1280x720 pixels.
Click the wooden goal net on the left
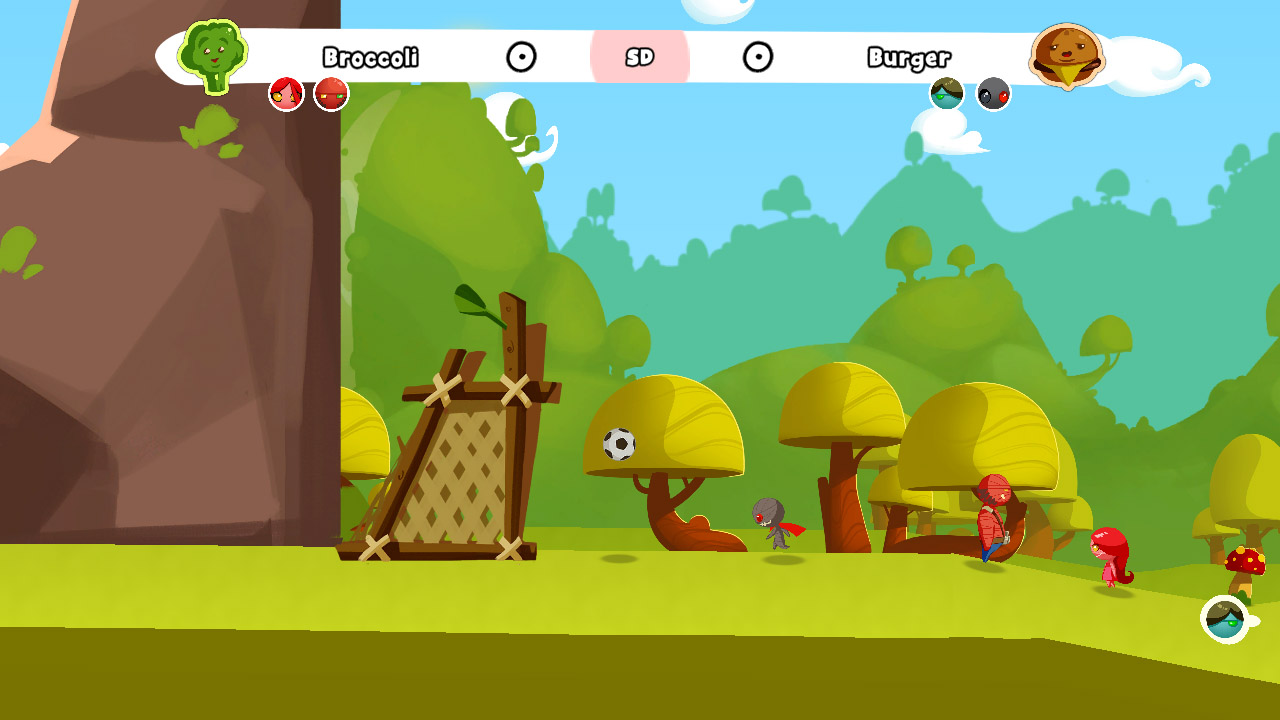coord(460,460)
